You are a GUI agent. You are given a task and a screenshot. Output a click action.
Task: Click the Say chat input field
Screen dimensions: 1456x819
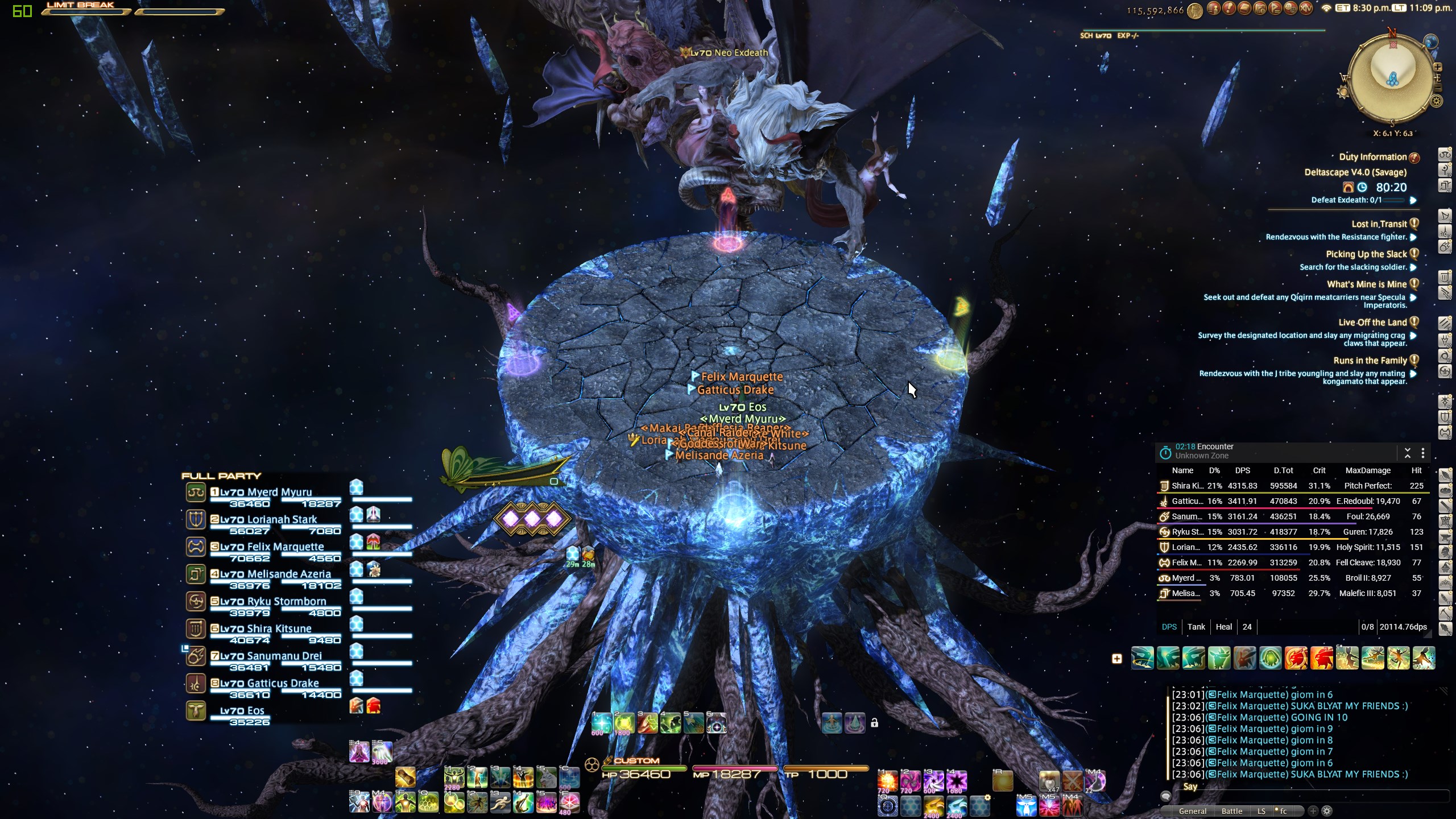click(x=1308, y=795)
